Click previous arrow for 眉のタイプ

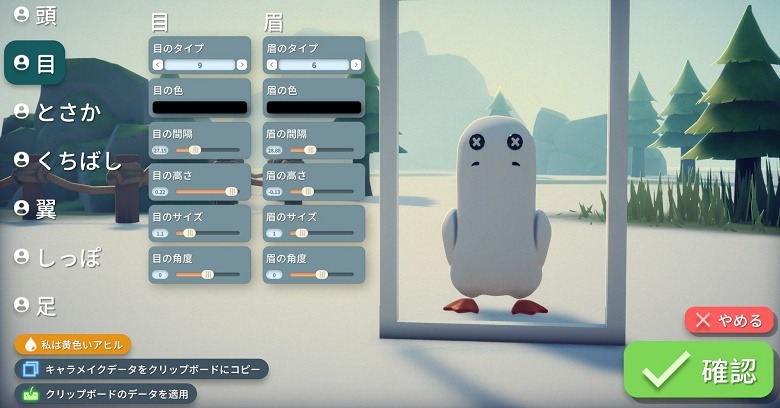pyautogui.click(x=271, y=65)
